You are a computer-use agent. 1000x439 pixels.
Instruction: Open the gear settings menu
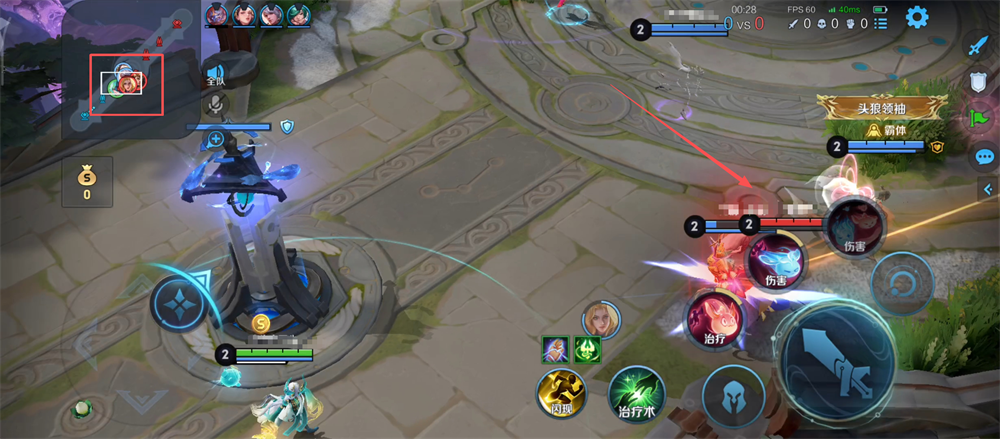click(916, 17)
